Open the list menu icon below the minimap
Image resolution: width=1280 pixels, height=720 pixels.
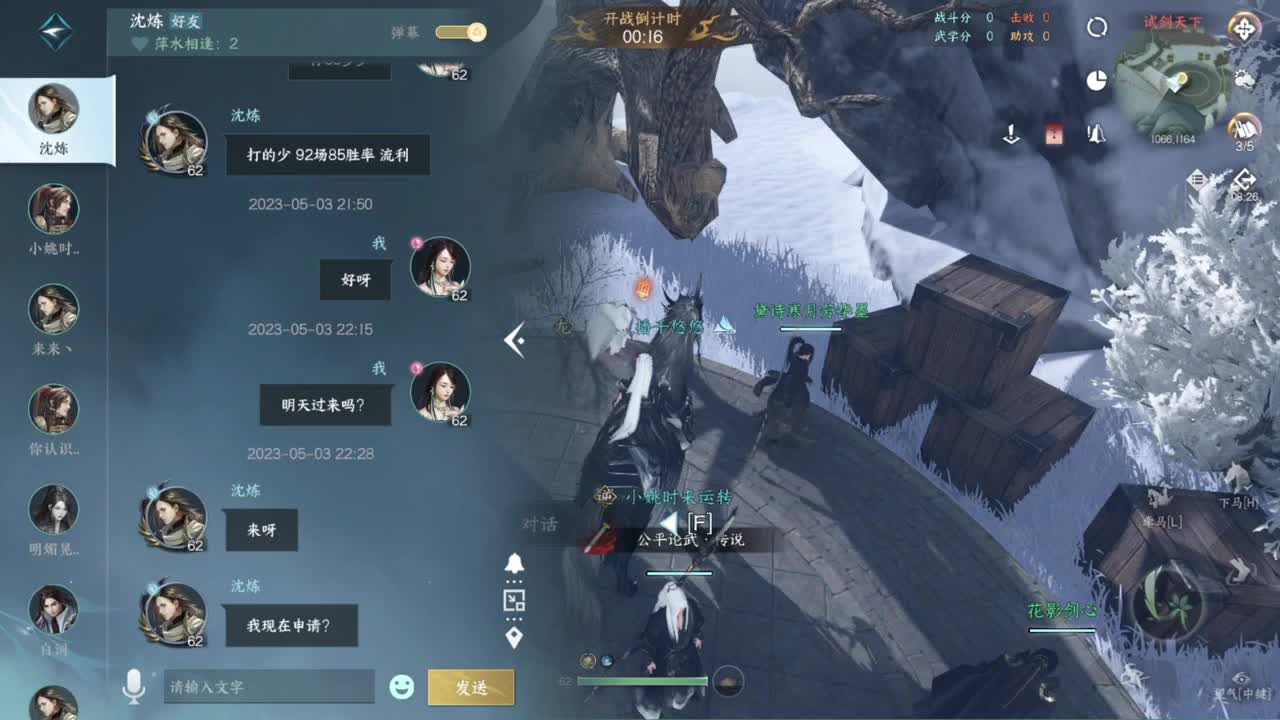point(1196,179)
